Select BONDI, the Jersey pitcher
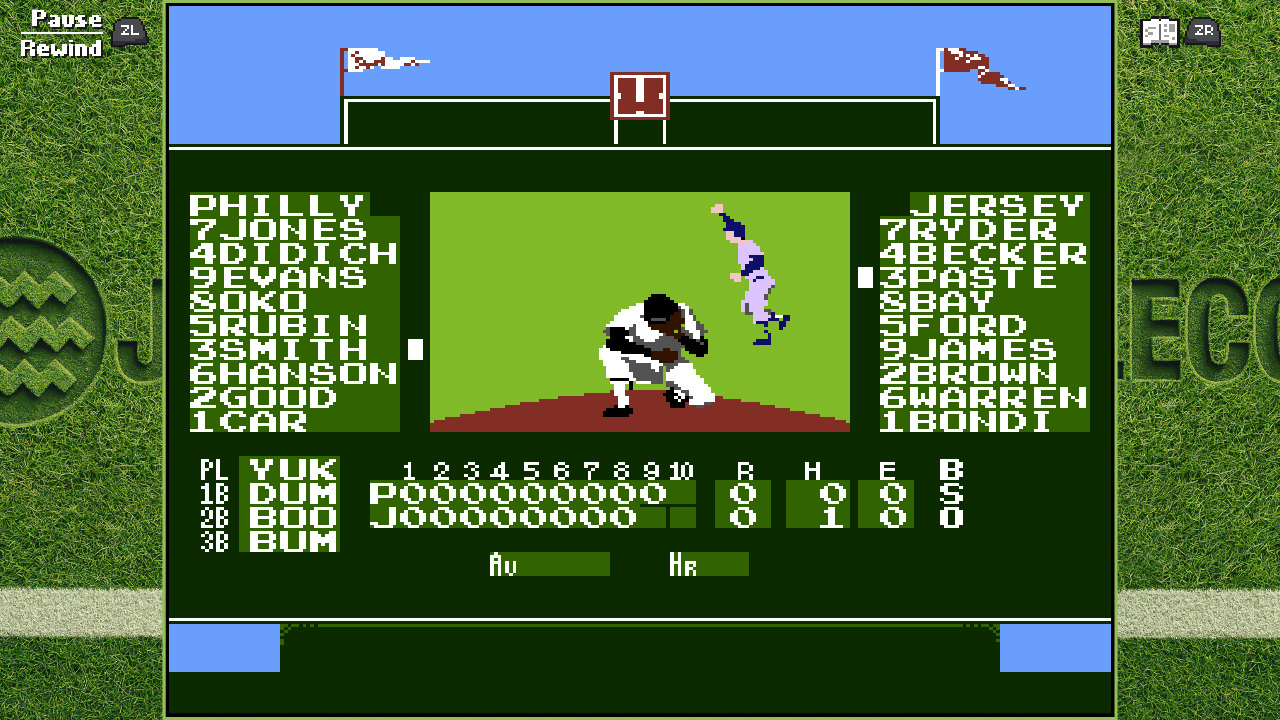 (965, 421)
